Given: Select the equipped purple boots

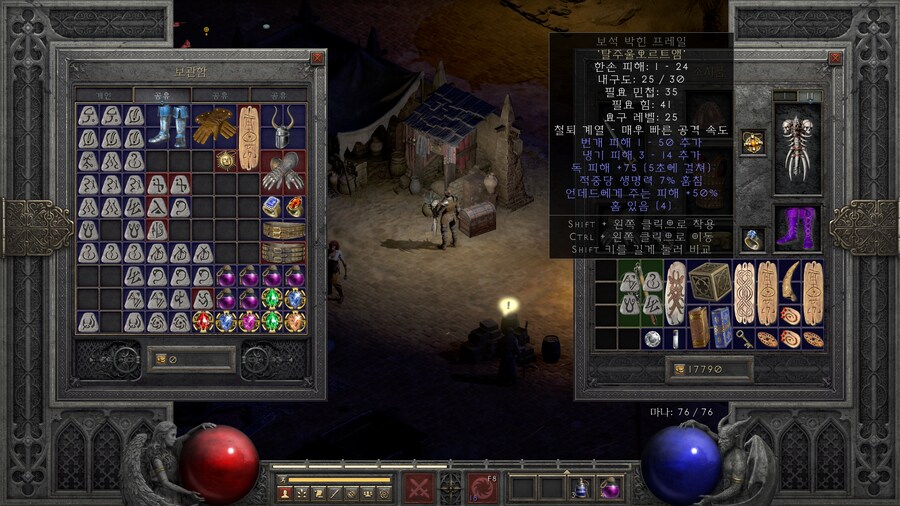Looking at the screenshot, I should click(x=797, y=229).
